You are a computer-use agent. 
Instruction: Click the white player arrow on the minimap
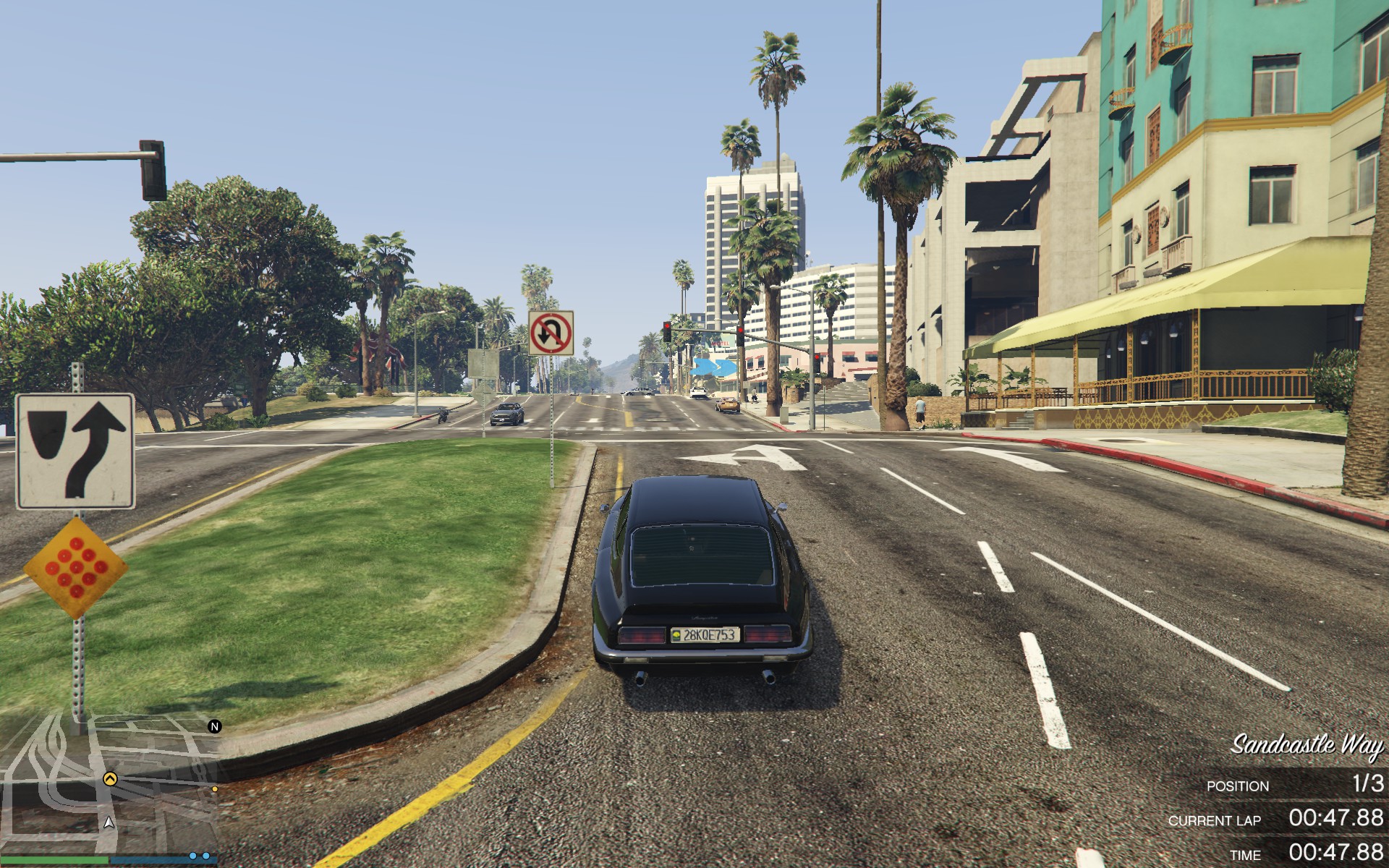(x=109, y=822)
